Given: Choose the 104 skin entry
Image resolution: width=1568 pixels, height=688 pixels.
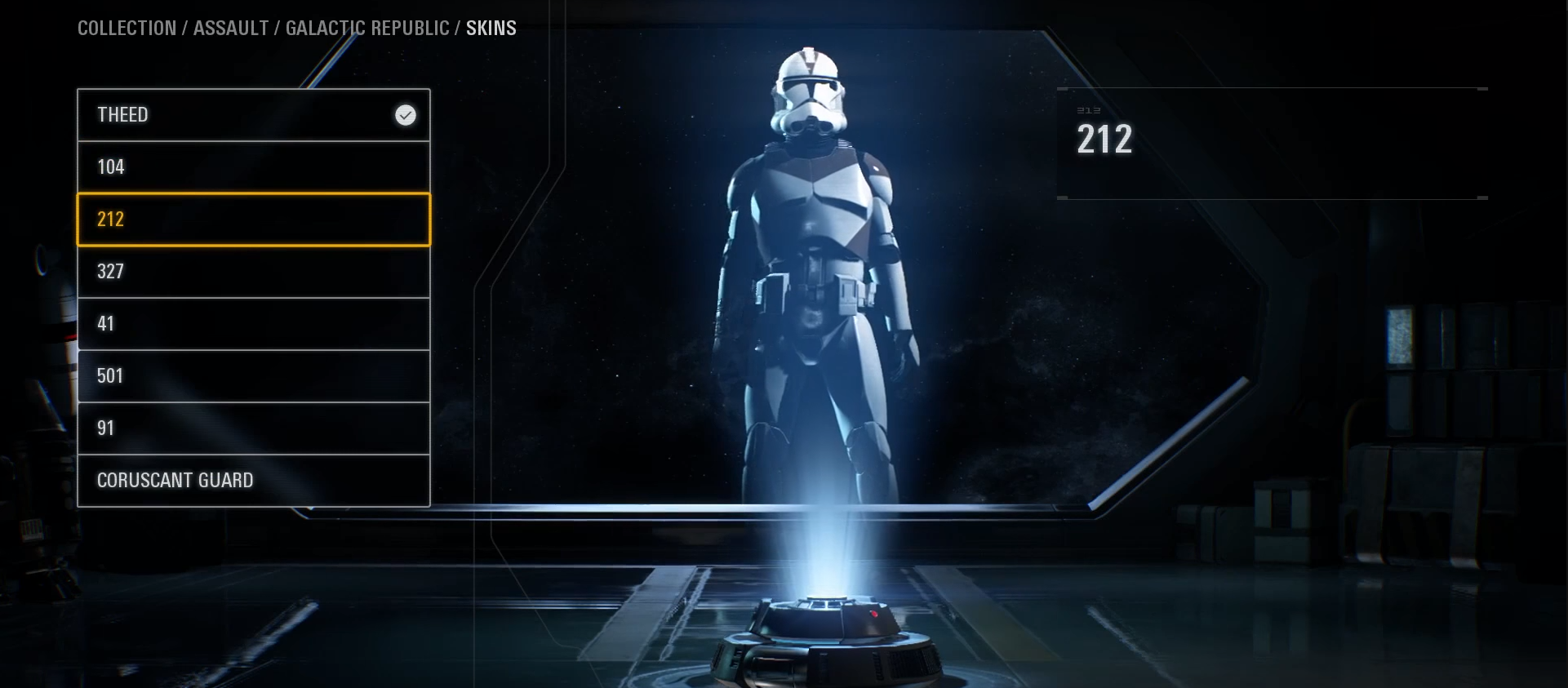Looking at the screenshot, I should [x=253, y=167].
